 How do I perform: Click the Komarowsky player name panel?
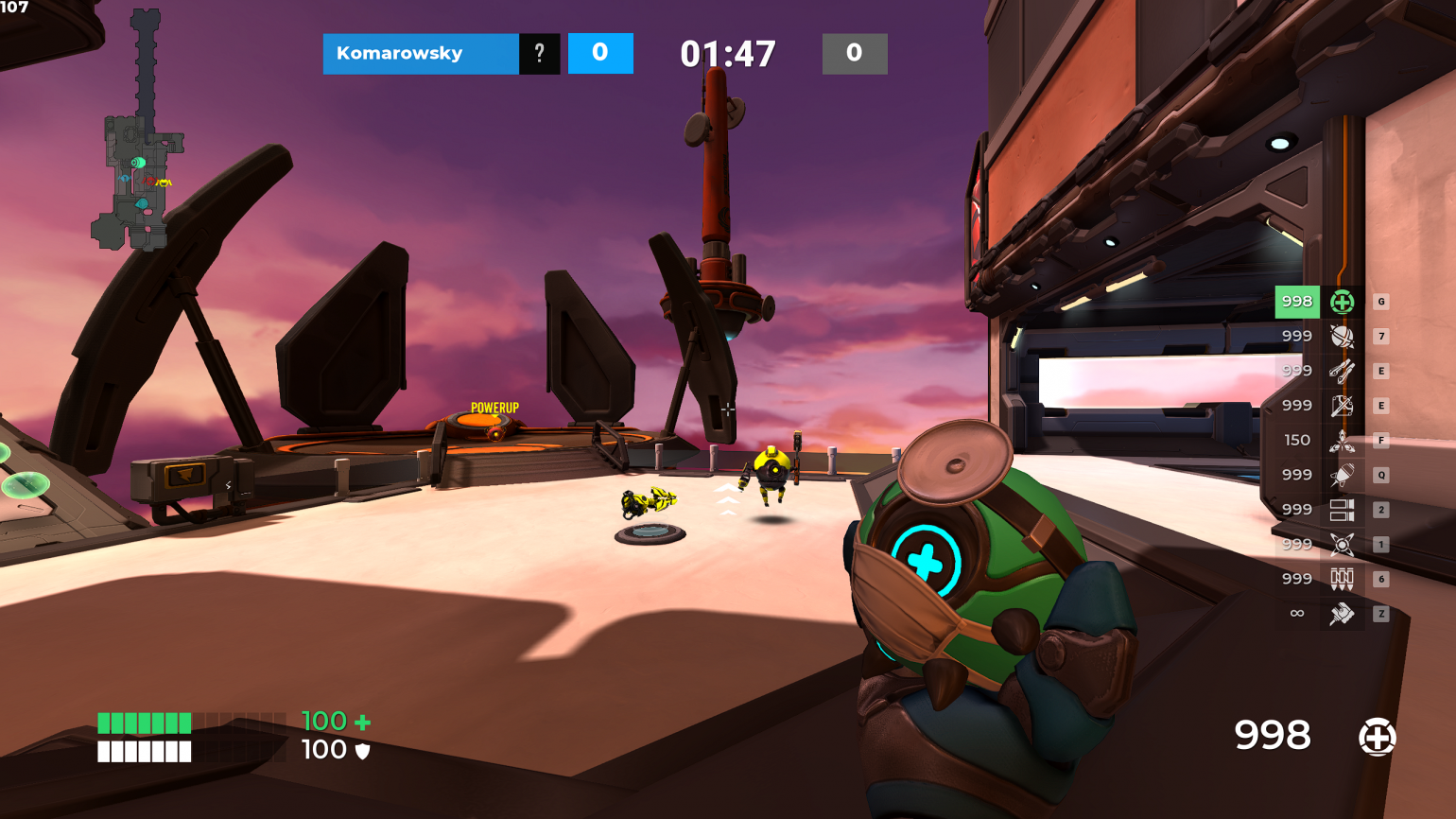click(420, 54)
